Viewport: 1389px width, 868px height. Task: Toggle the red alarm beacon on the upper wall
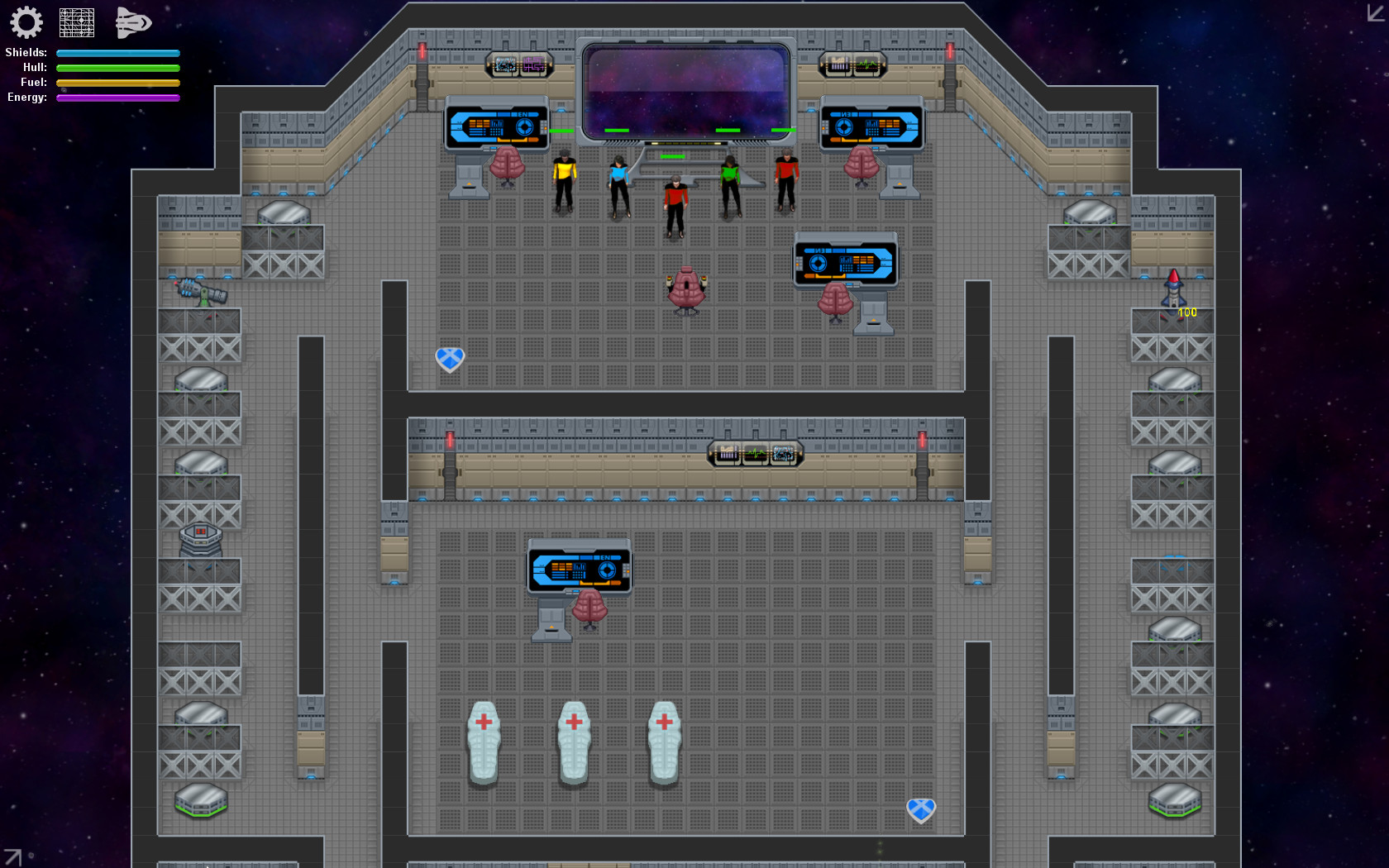click(x=422, y=51)
